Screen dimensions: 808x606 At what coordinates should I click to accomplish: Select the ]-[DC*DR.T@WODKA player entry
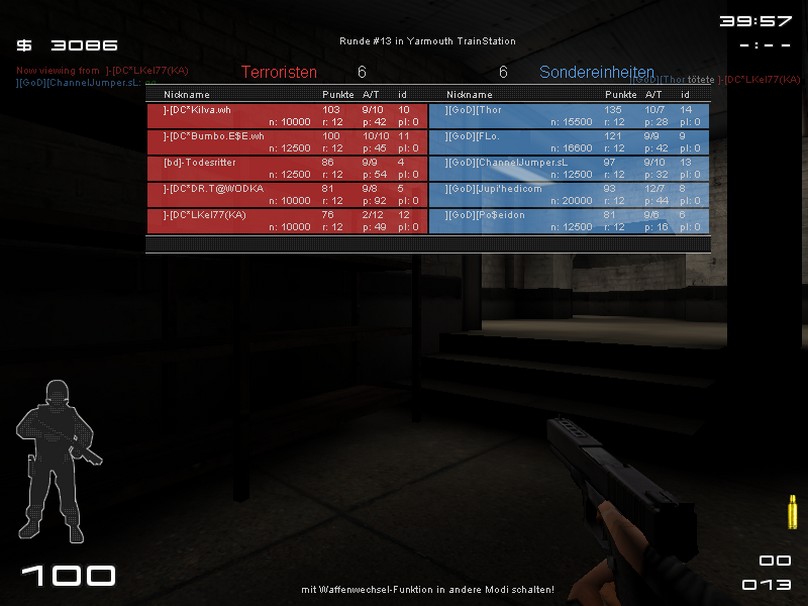[286, 193]
